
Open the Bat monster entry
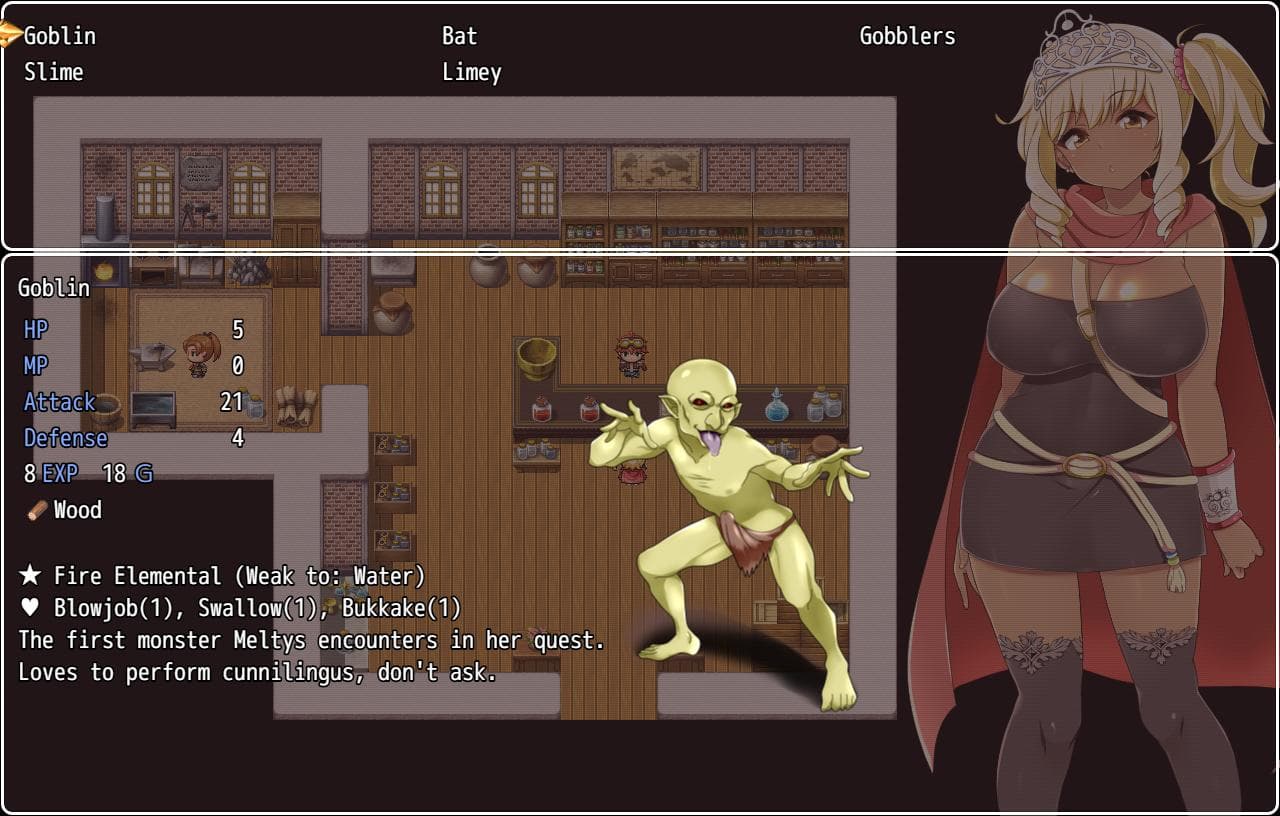[x=460, y=36]
